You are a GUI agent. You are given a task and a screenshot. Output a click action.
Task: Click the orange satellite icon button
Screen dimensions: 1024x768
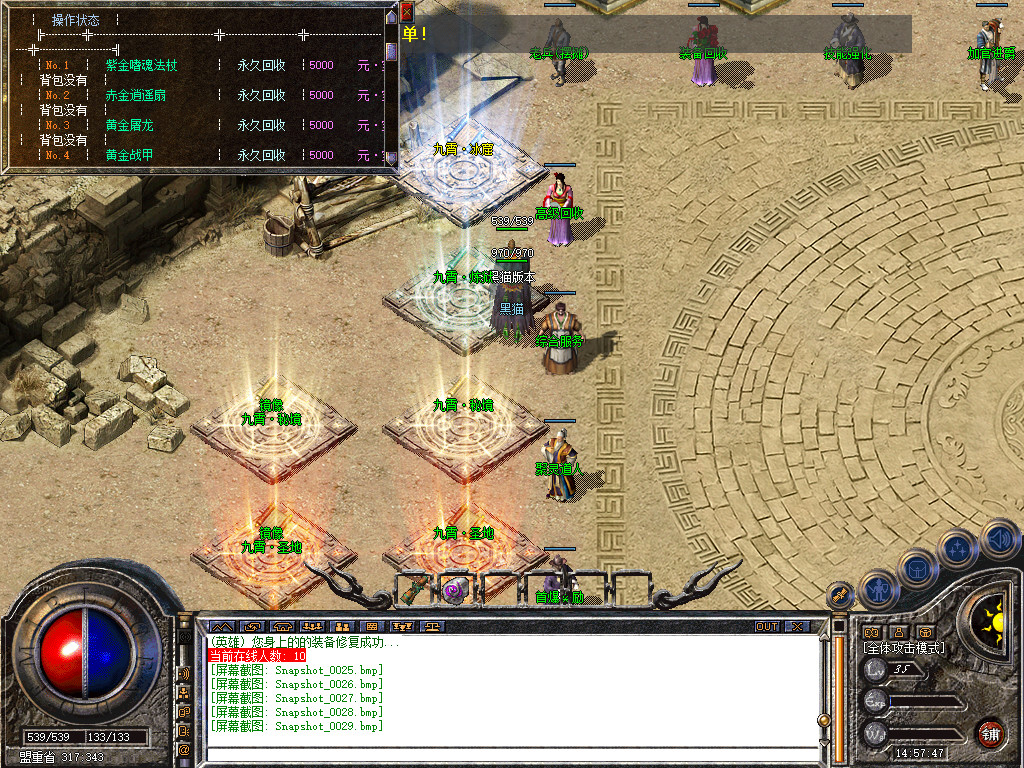841,594
